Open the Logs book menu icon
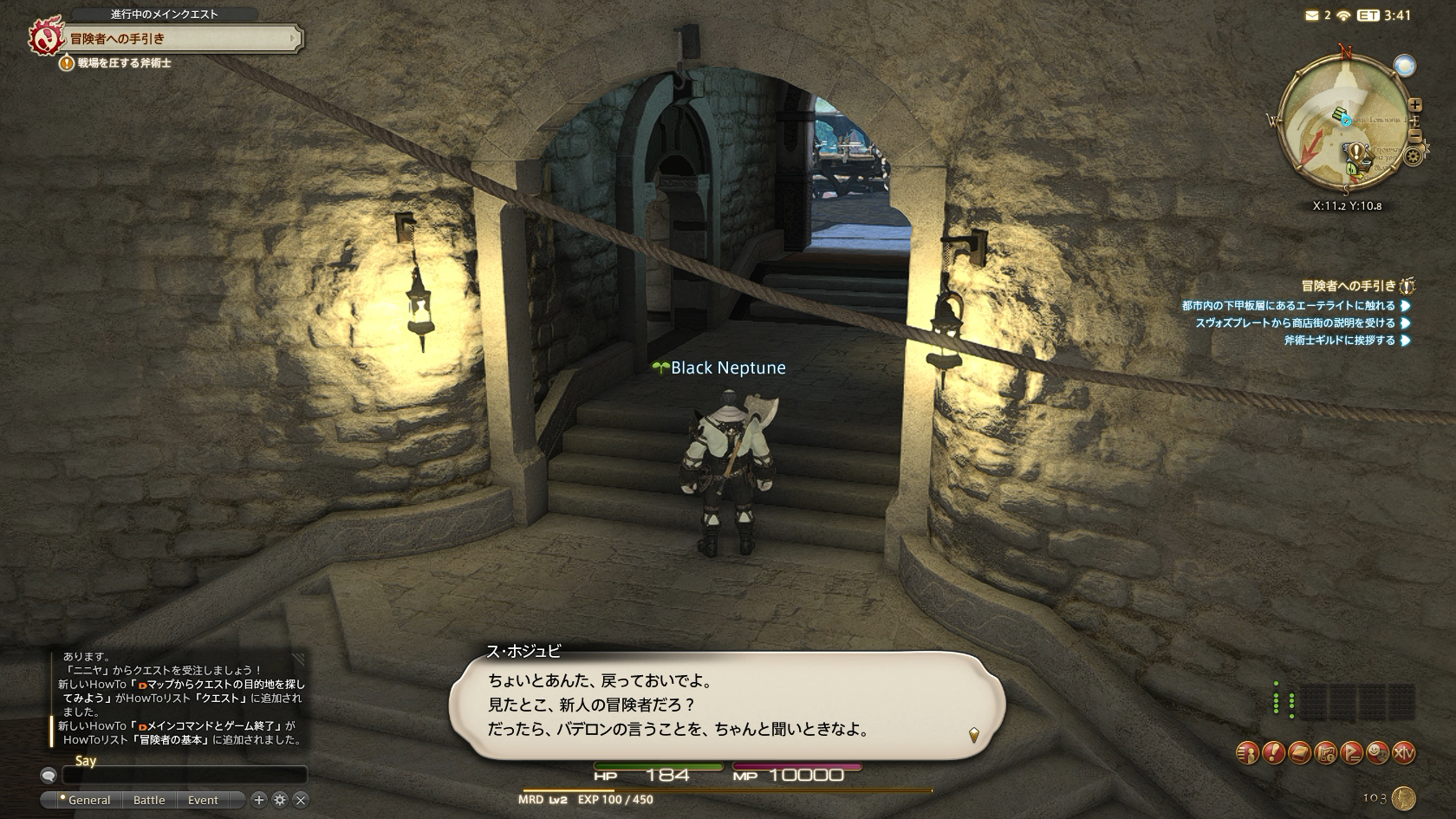 click(1298, 753)
